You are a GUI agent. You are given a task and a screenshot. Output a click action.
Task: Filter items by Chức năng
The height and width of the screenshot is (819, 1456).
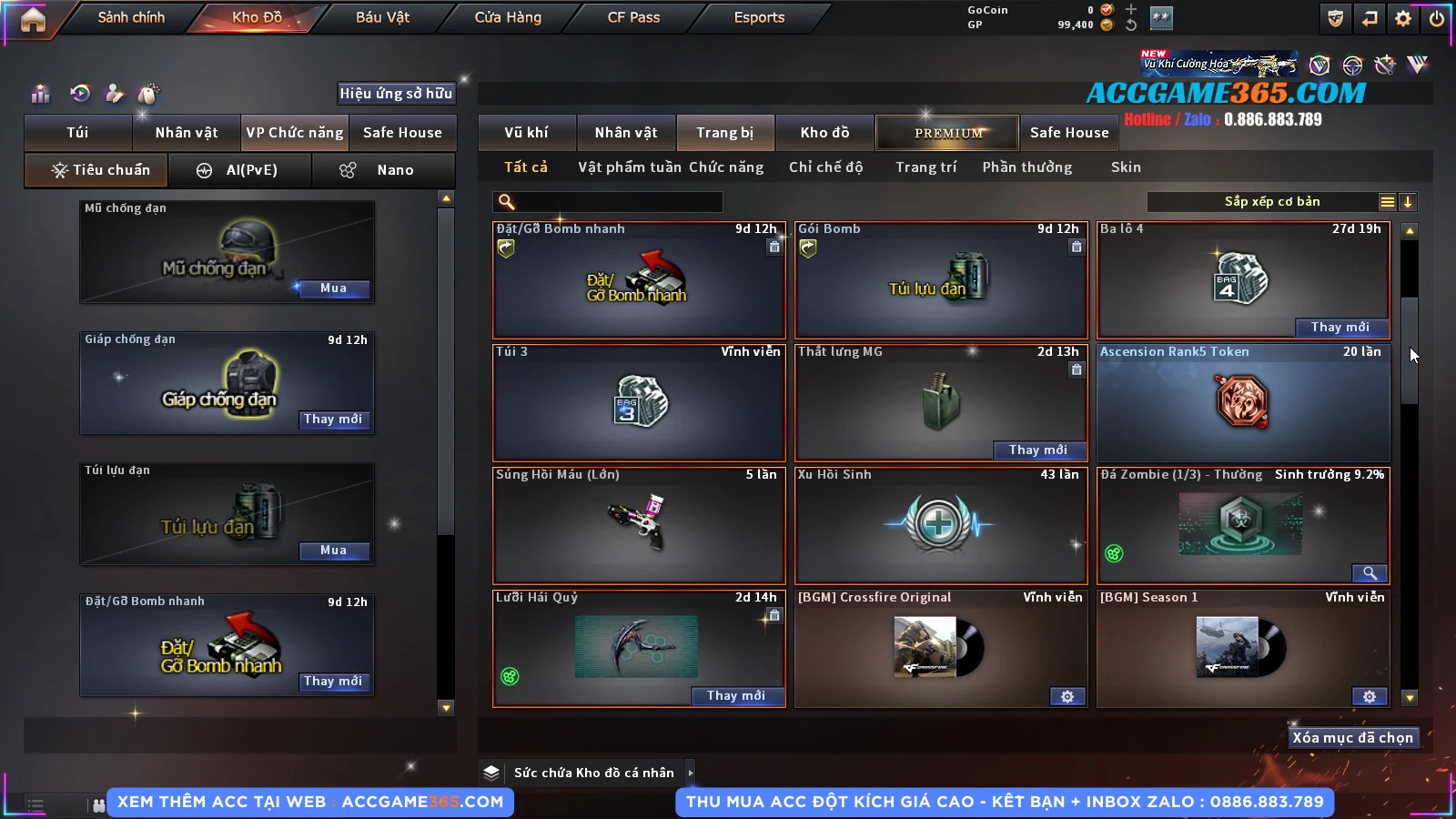(x=726, y=167)
